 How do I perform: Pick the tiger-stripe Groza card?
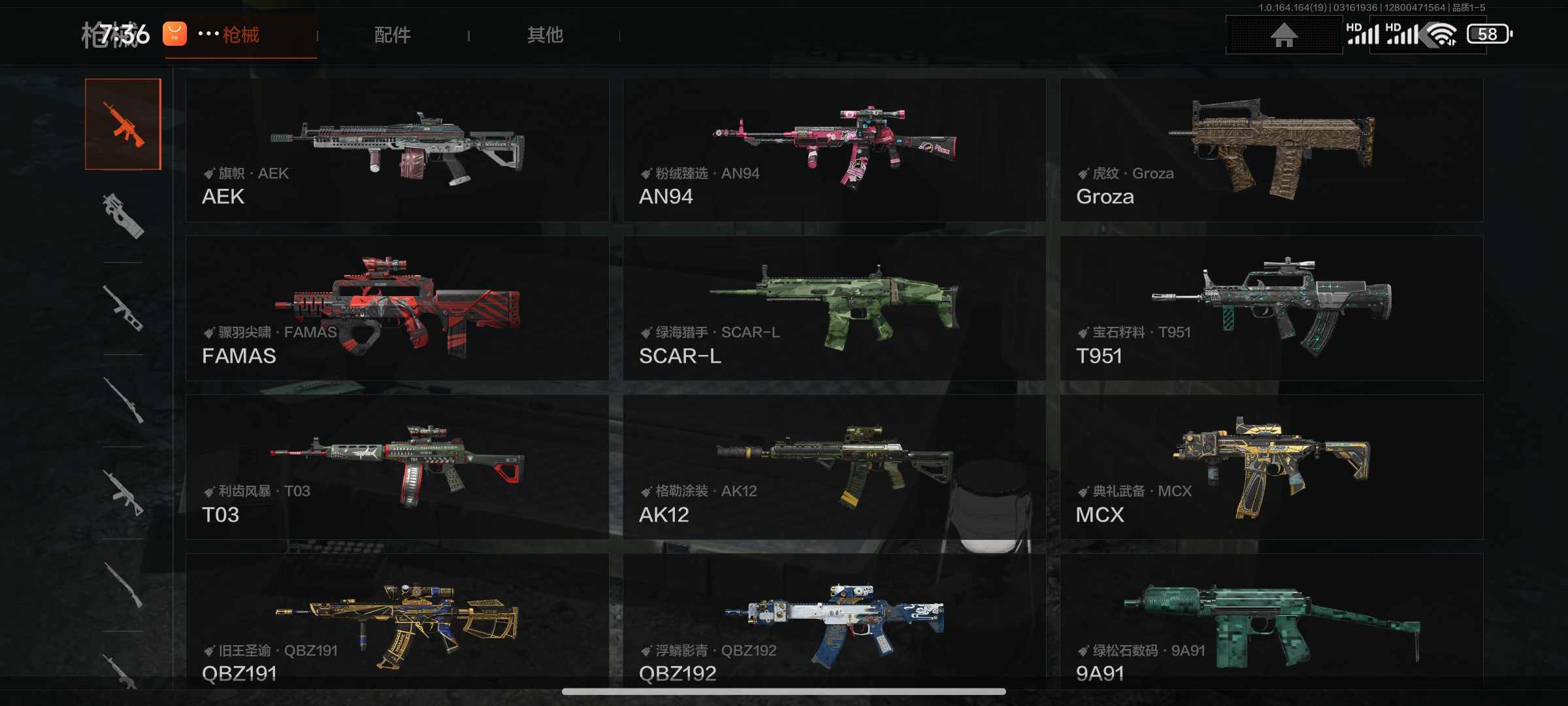coord(1271,150)
